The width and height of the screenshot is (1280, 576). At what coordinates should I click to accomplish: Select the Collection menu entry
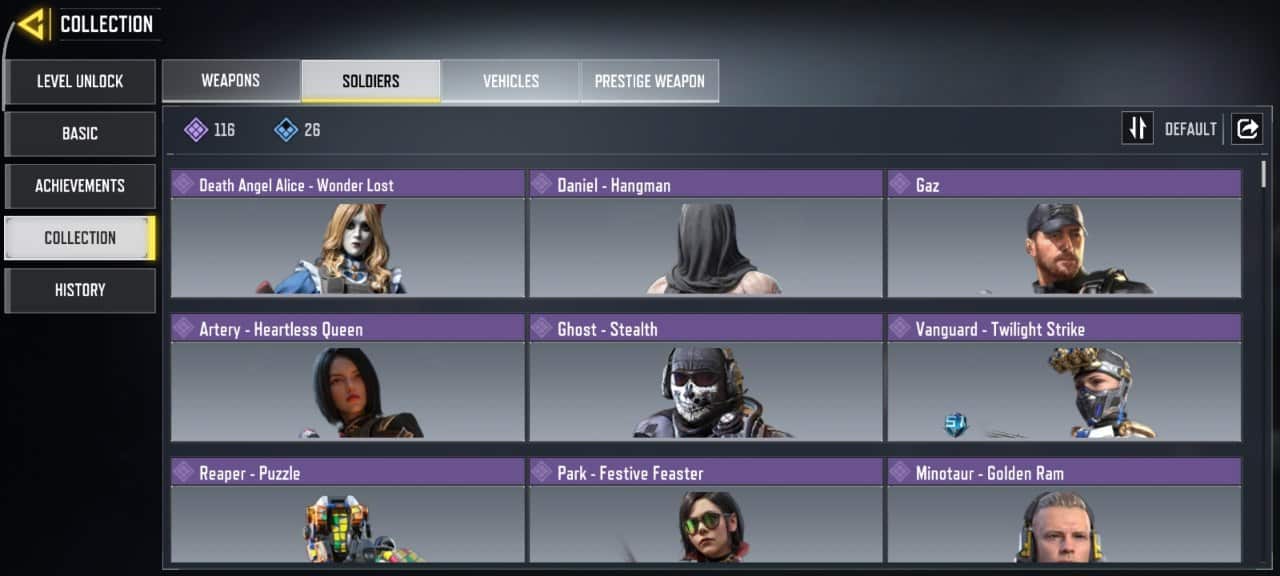[x=80, y=237]
